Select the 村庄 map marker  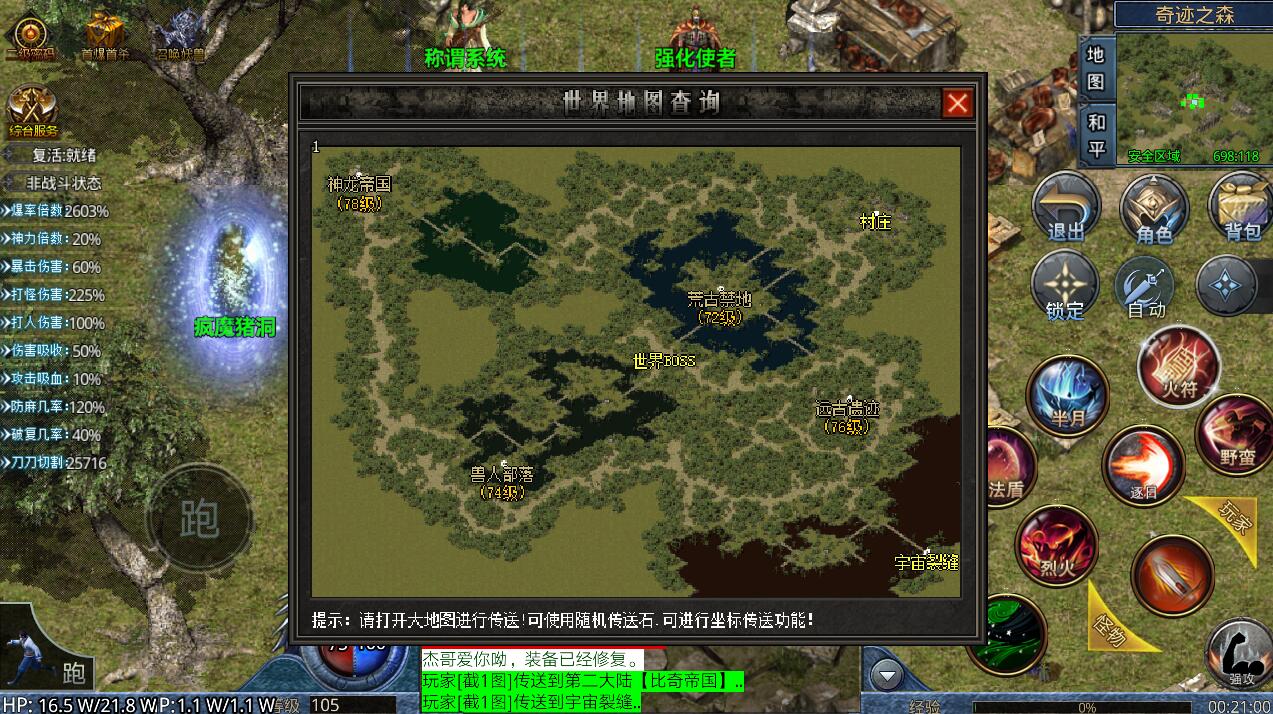tap(875, 222)
